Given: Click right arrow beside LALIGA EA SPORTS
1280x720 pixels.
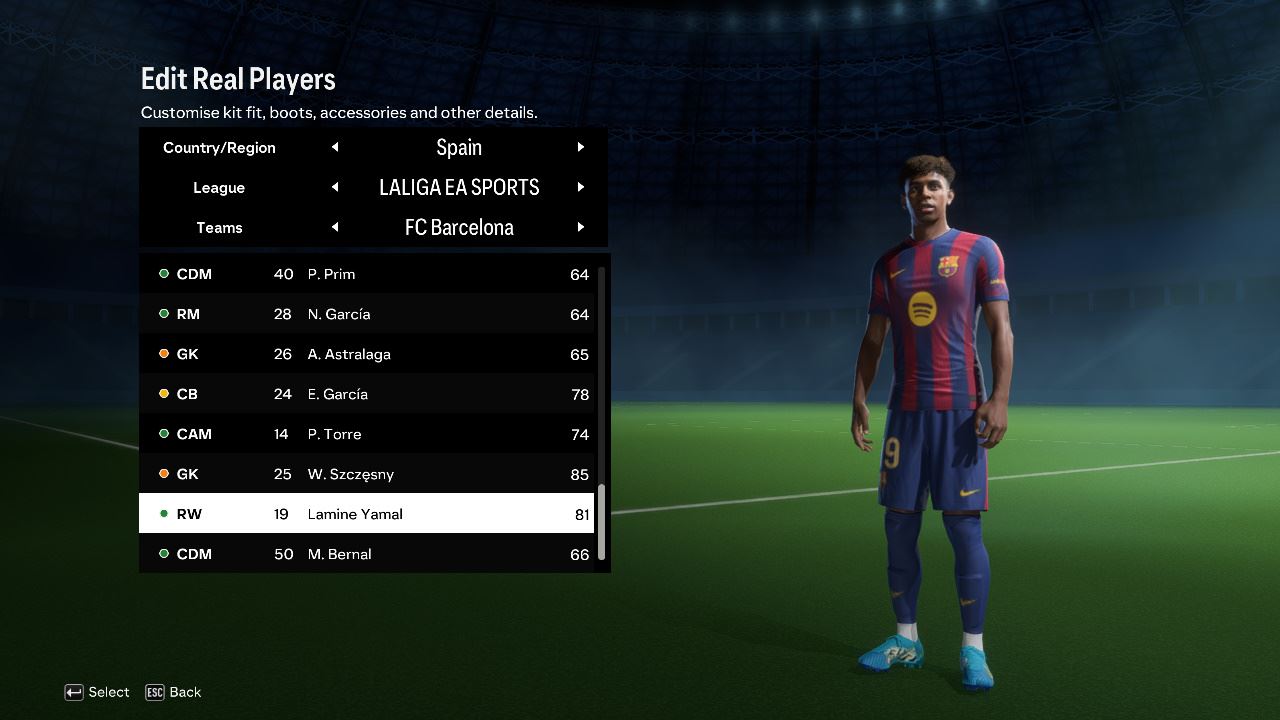Looking at the screenshot, I should coord(580,187).
